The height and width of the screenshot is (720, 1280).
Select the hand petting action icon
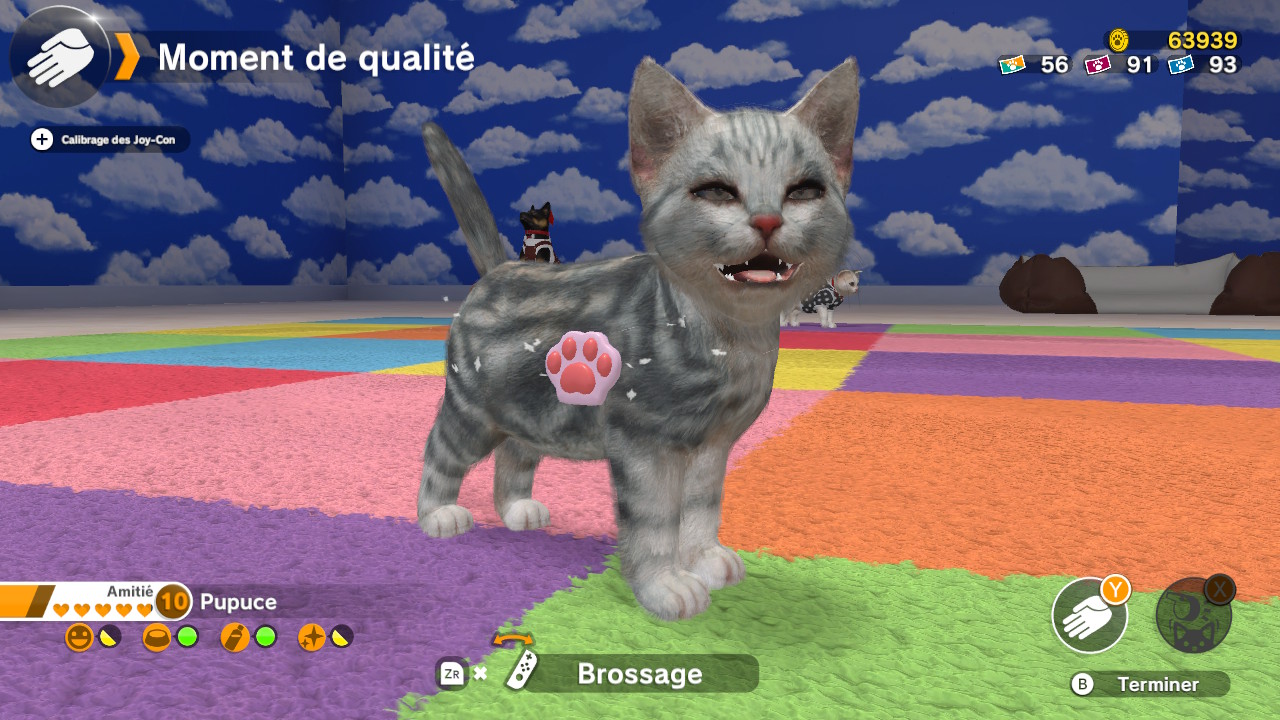click(1089, 616)
